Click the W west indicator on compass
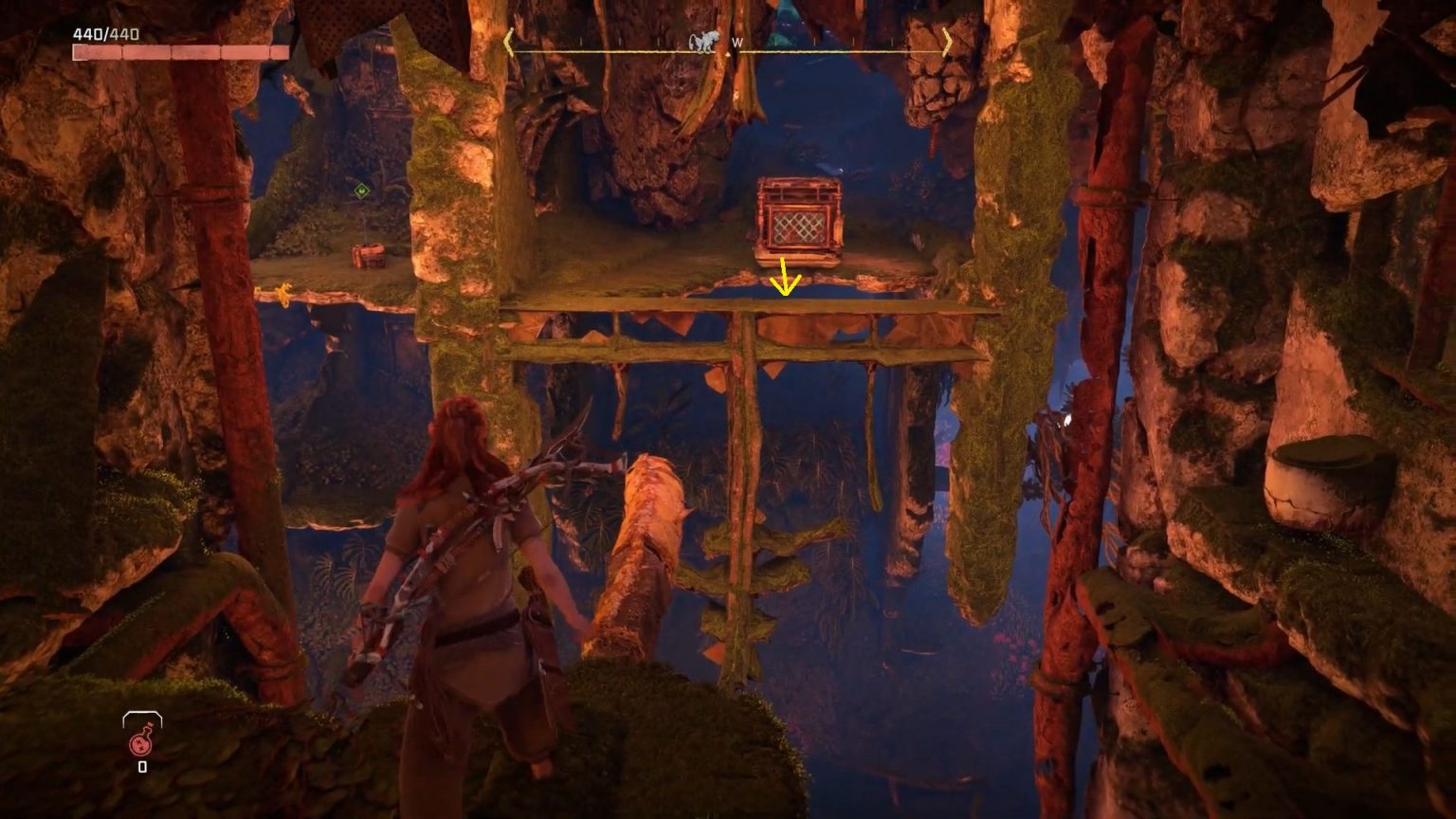This screenshot has height=819, width=1456. (738, 42)
